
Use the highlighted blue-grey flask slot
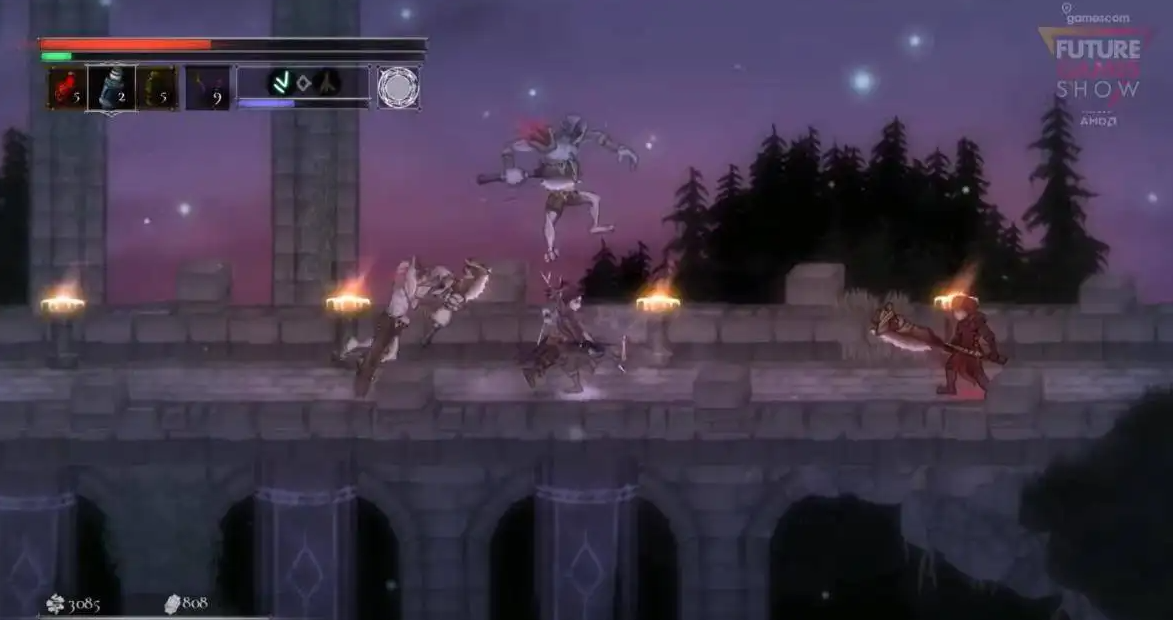point(111,88)
